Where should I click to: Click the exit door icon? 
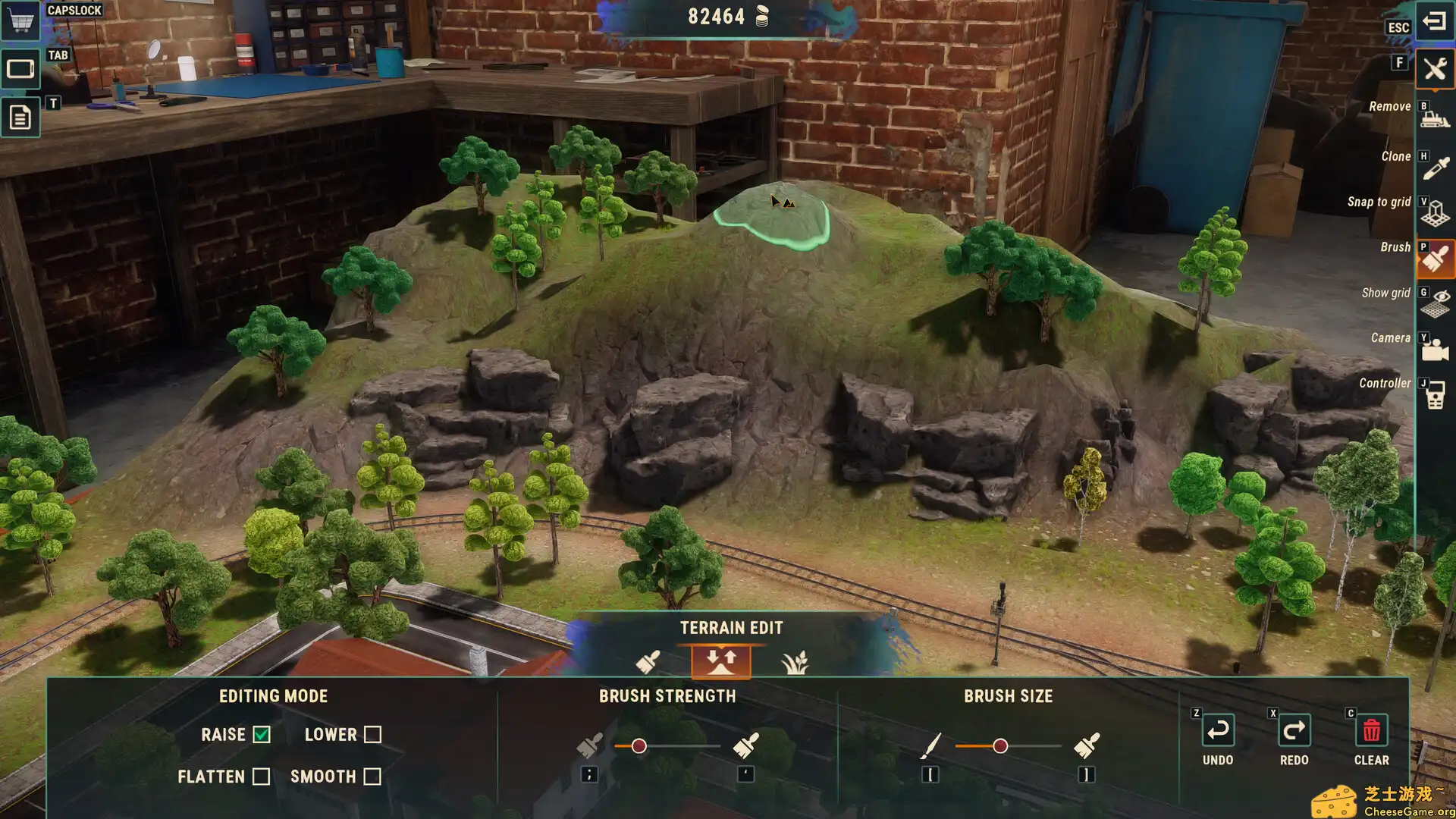1434,21
